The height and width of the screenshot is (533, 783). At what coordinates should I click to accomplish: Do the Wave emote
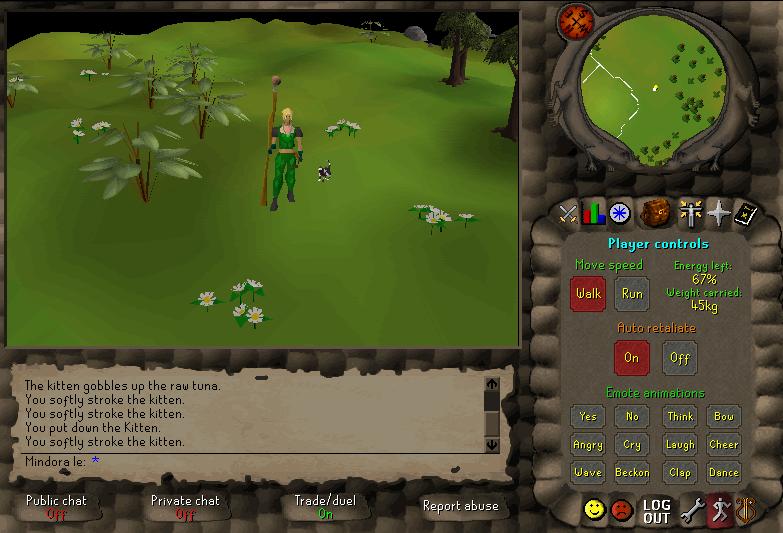tap(588, 473)
